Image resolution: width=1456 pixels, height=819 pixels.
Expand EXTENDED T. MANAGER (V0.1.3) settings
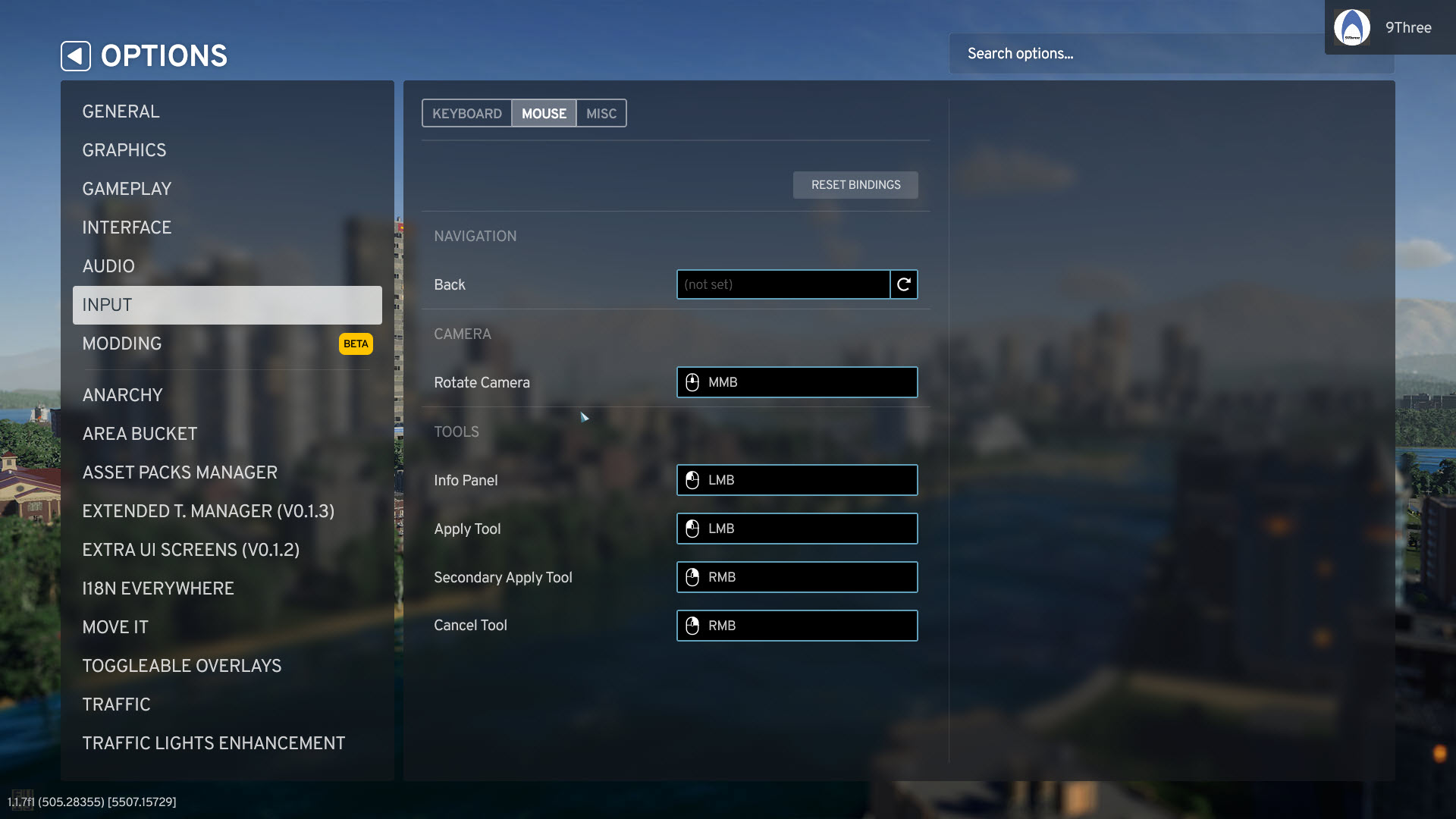(209, 511)
